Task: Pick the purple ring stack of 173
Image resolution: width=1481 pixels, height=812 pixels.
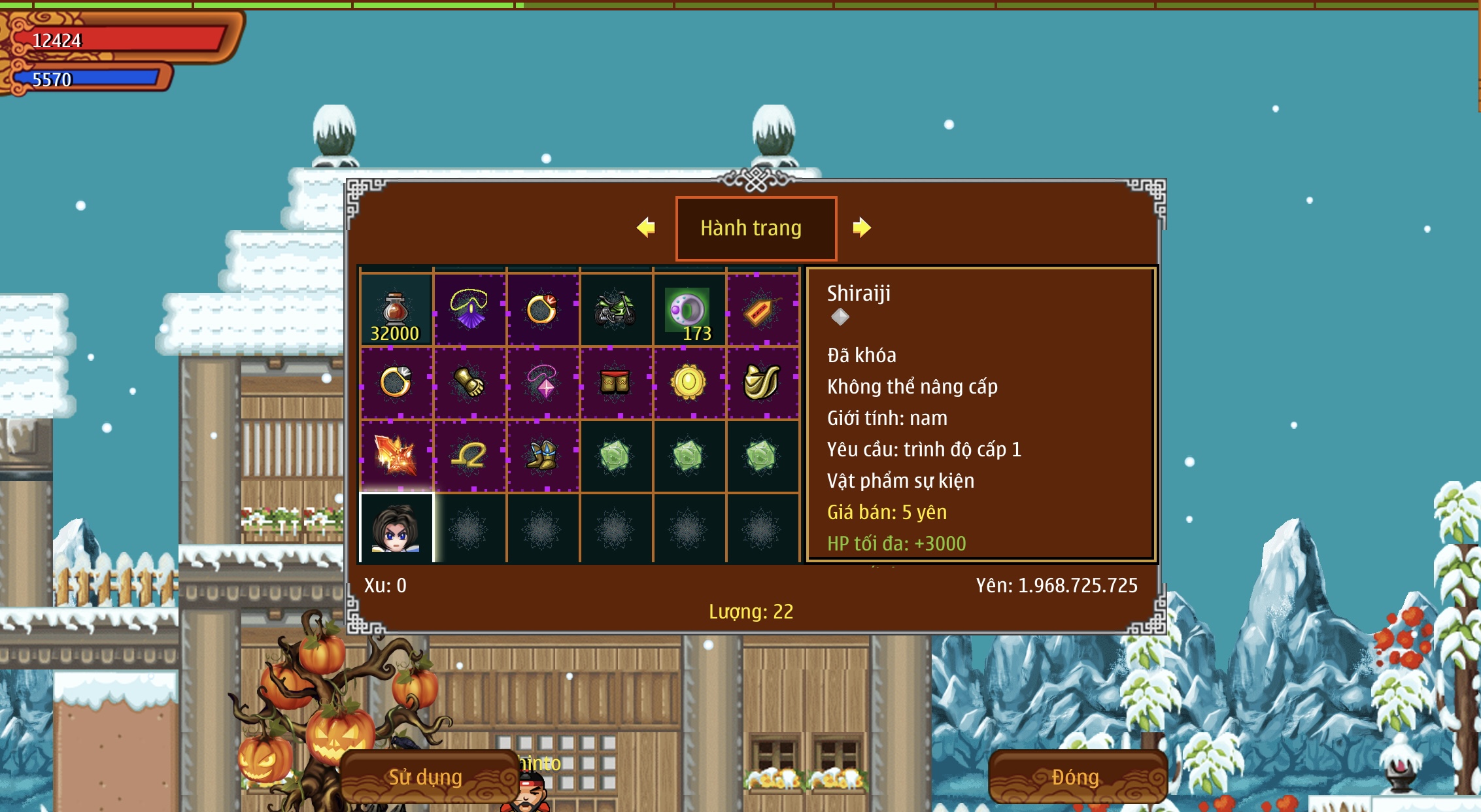Action: pyautogui.click(x=689, y=310)
